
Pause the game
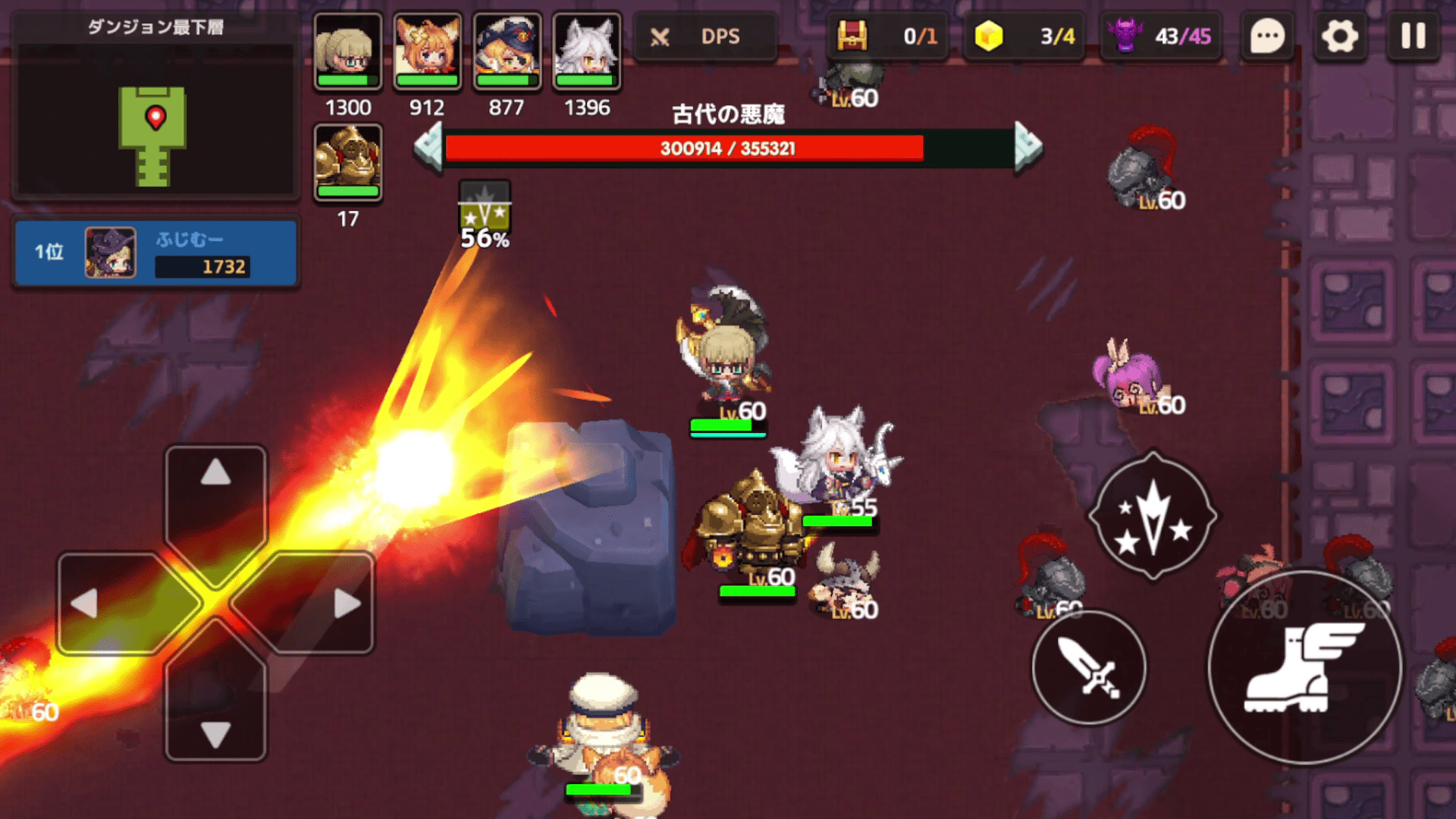point(1414,36)
